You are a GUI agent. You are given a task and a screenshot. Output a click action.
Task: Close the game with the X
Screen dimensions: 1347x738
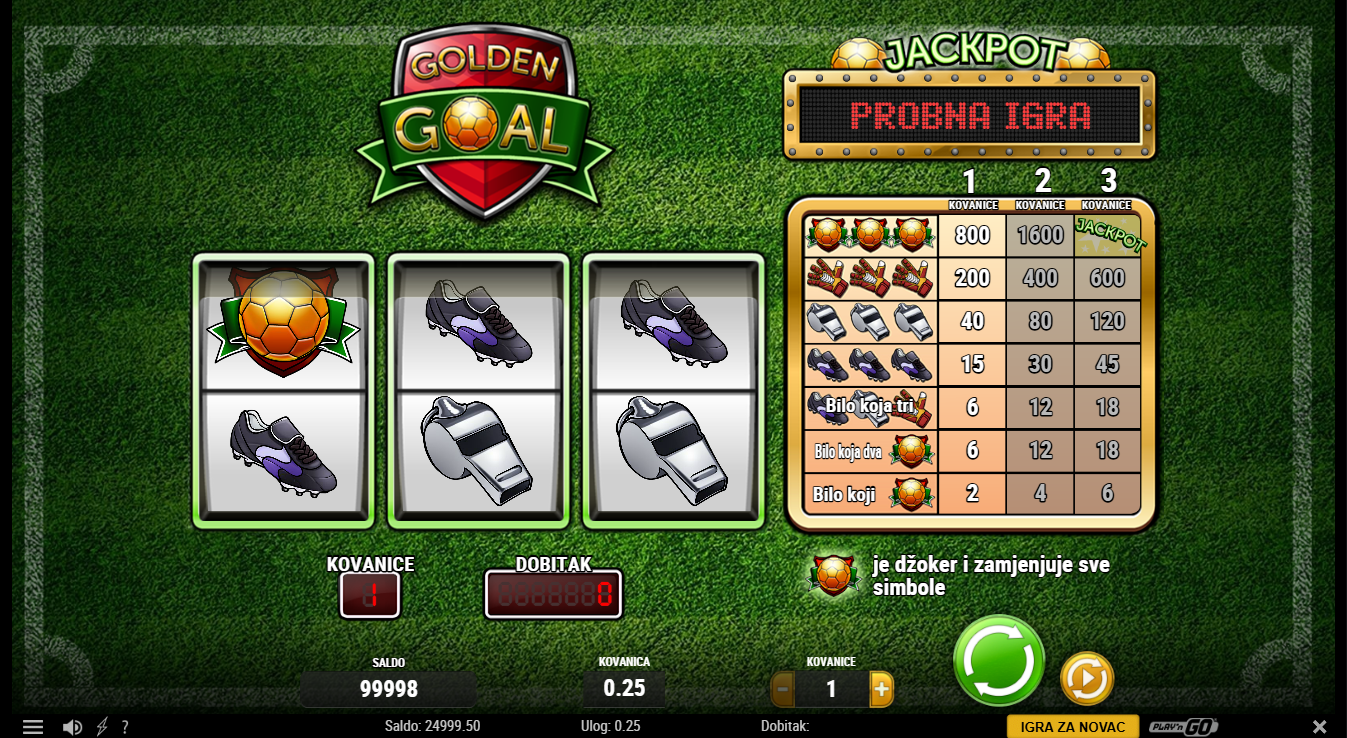[x=1319, y=727]
